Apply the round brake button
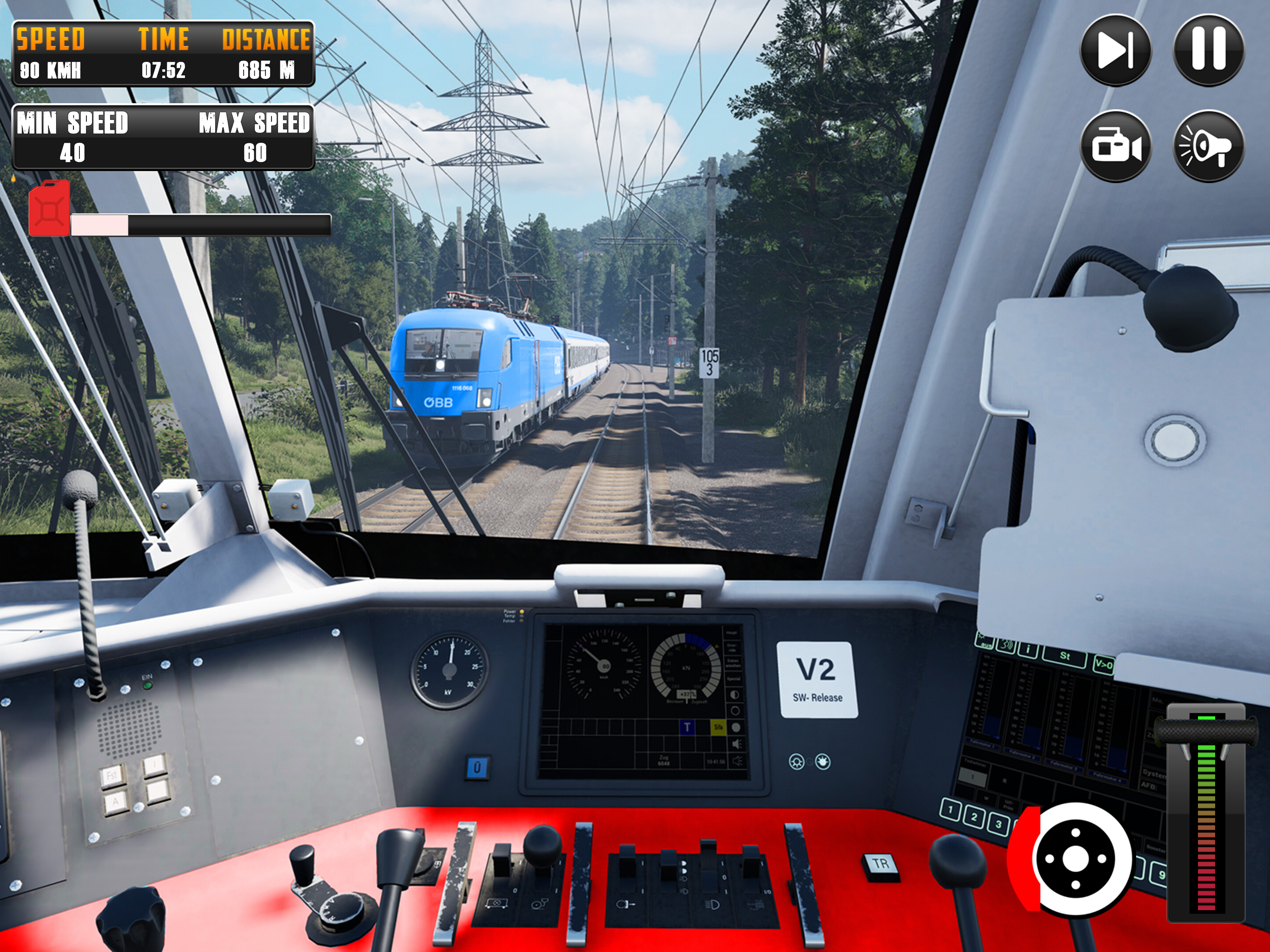Viewport: 1270px width, 952px height. click(x=1075, y=859)
